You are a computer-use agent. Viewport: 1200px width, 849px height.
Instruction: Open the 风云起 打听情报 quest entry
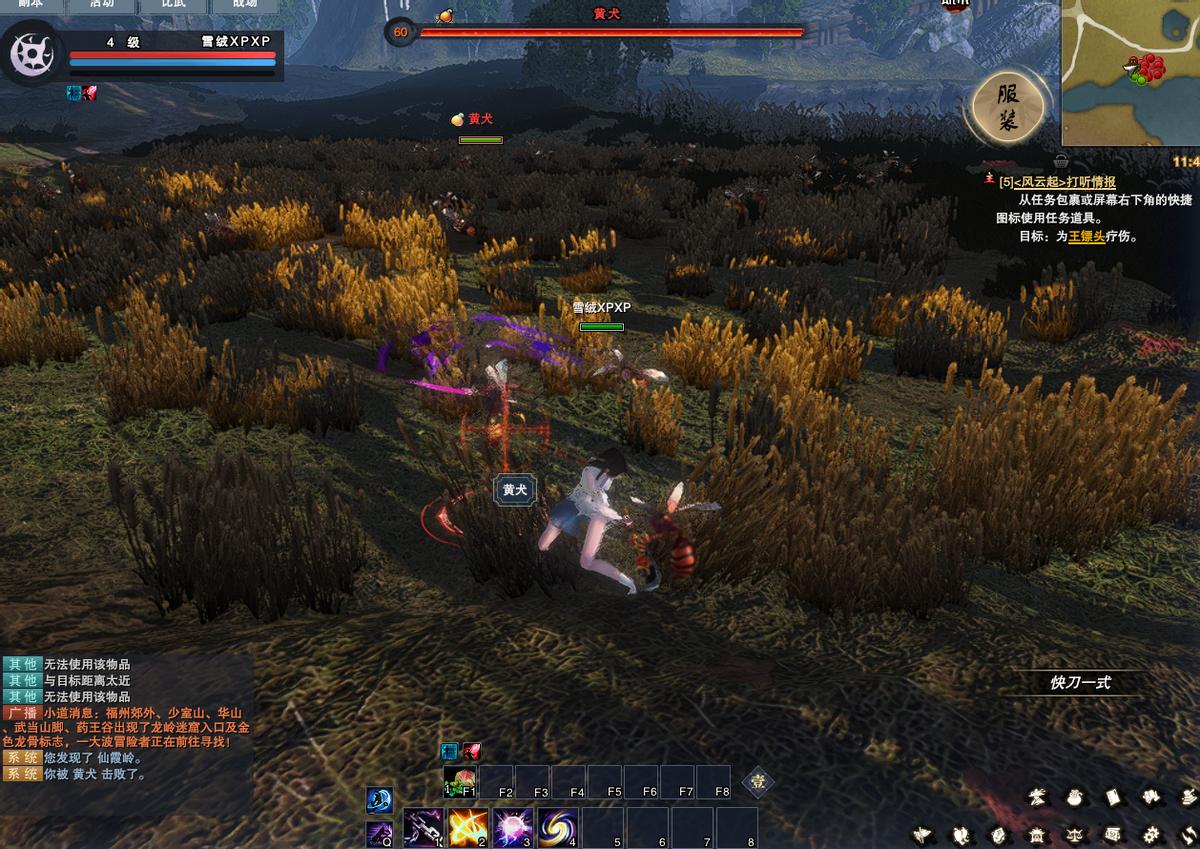click(x=1064, y=182)
